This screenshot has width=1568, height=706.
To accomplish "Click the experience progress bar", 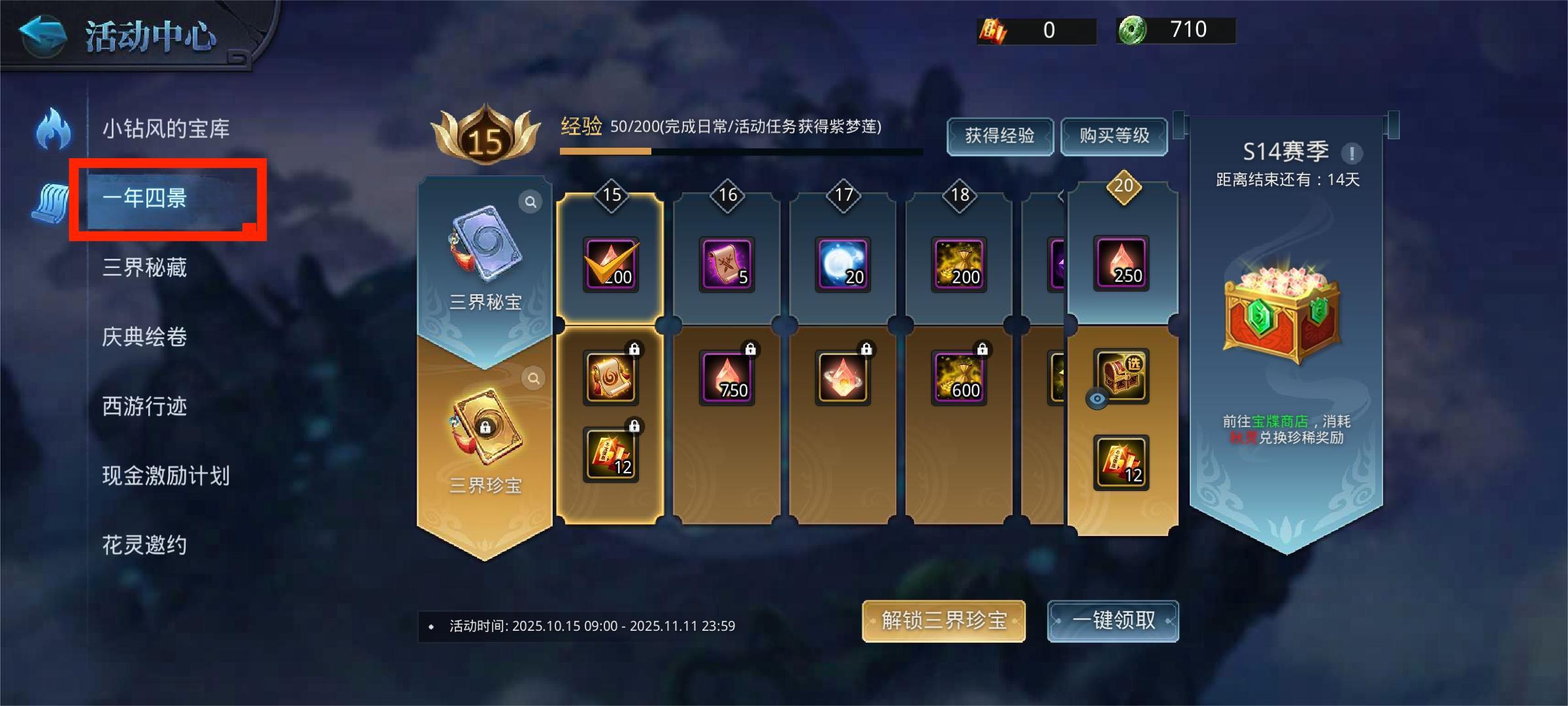I will tap(738, 152).
